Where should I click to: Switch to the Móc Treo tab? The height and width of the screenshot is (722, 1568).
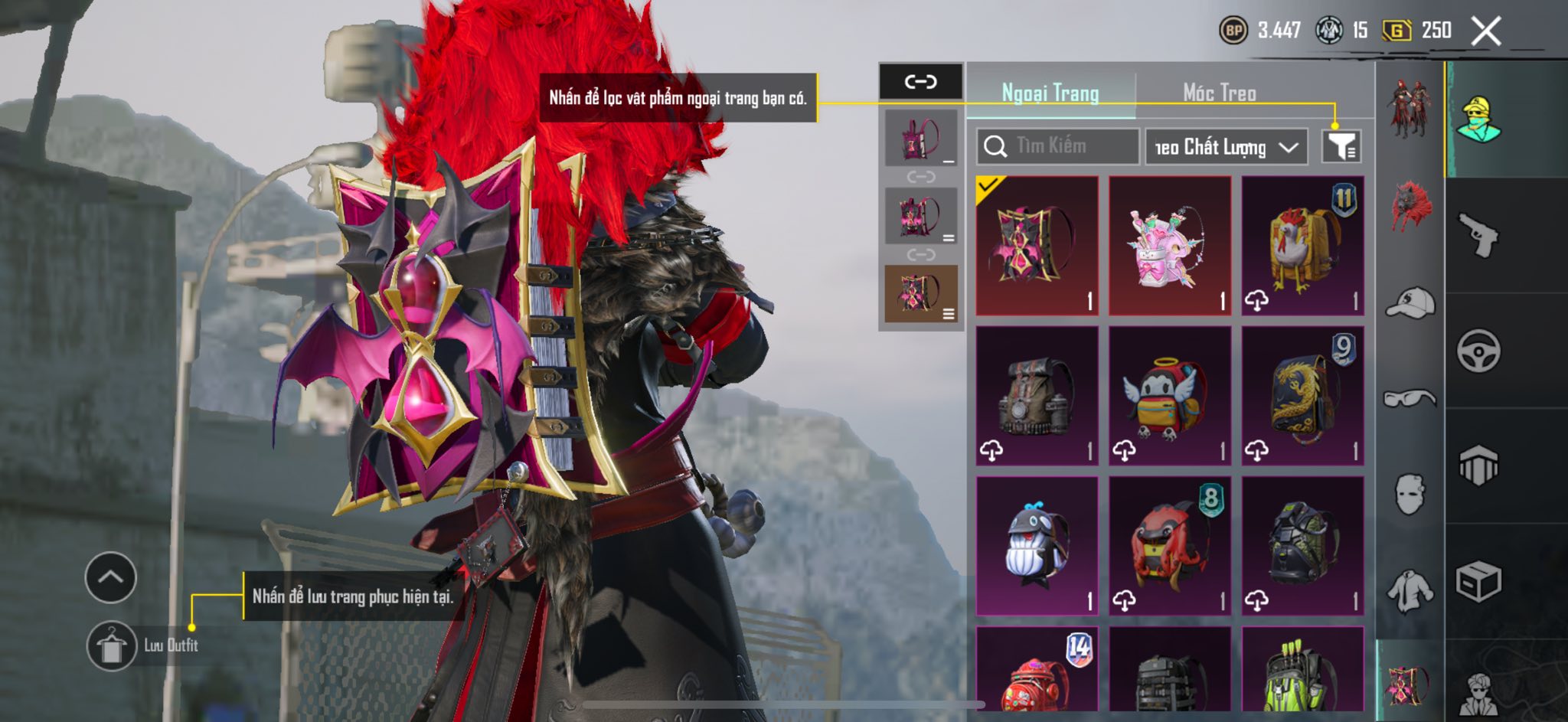(x=1219, y=93)
